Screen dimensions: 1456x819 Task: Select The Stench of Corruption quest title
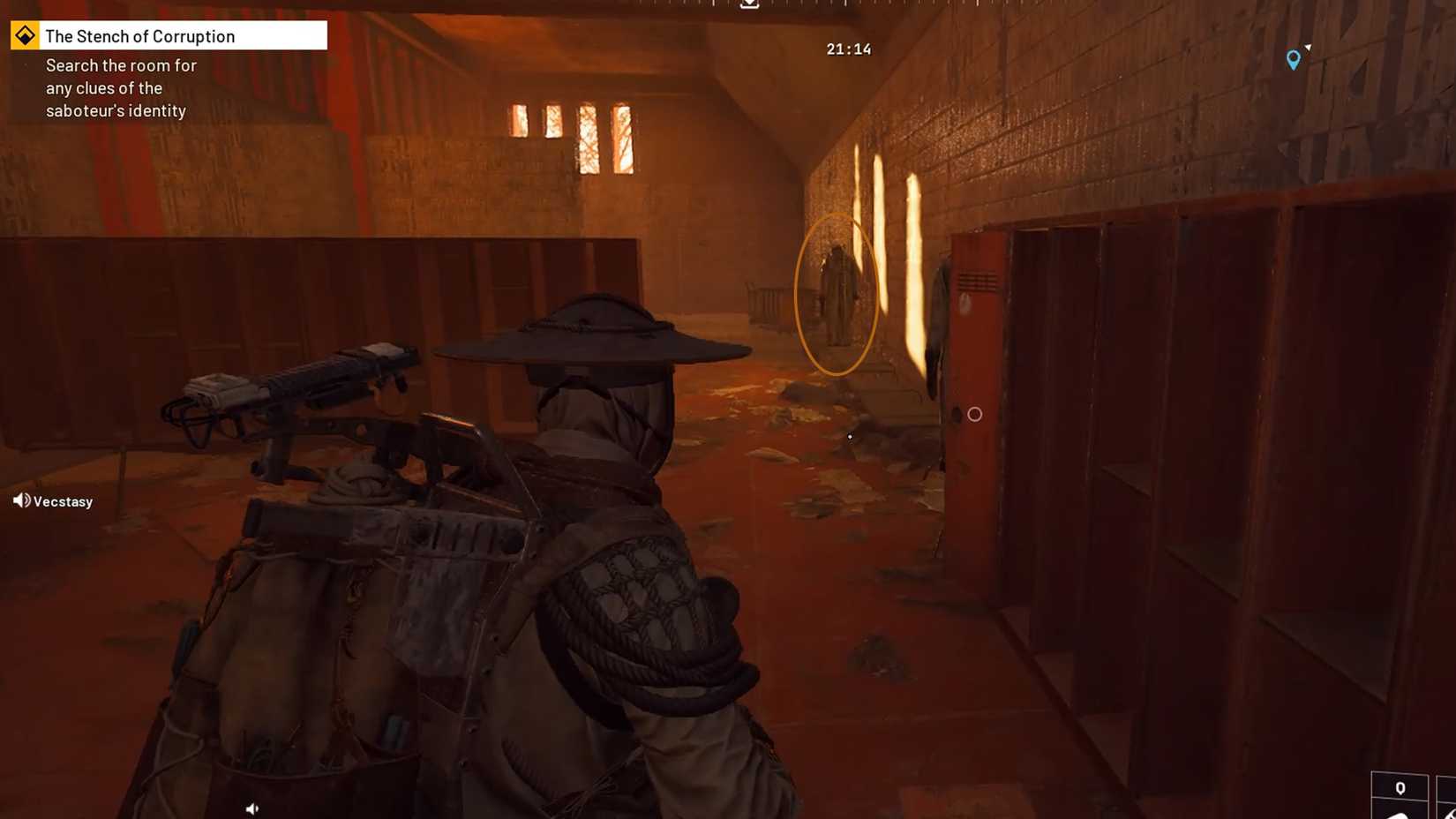(x=139, y=35)
